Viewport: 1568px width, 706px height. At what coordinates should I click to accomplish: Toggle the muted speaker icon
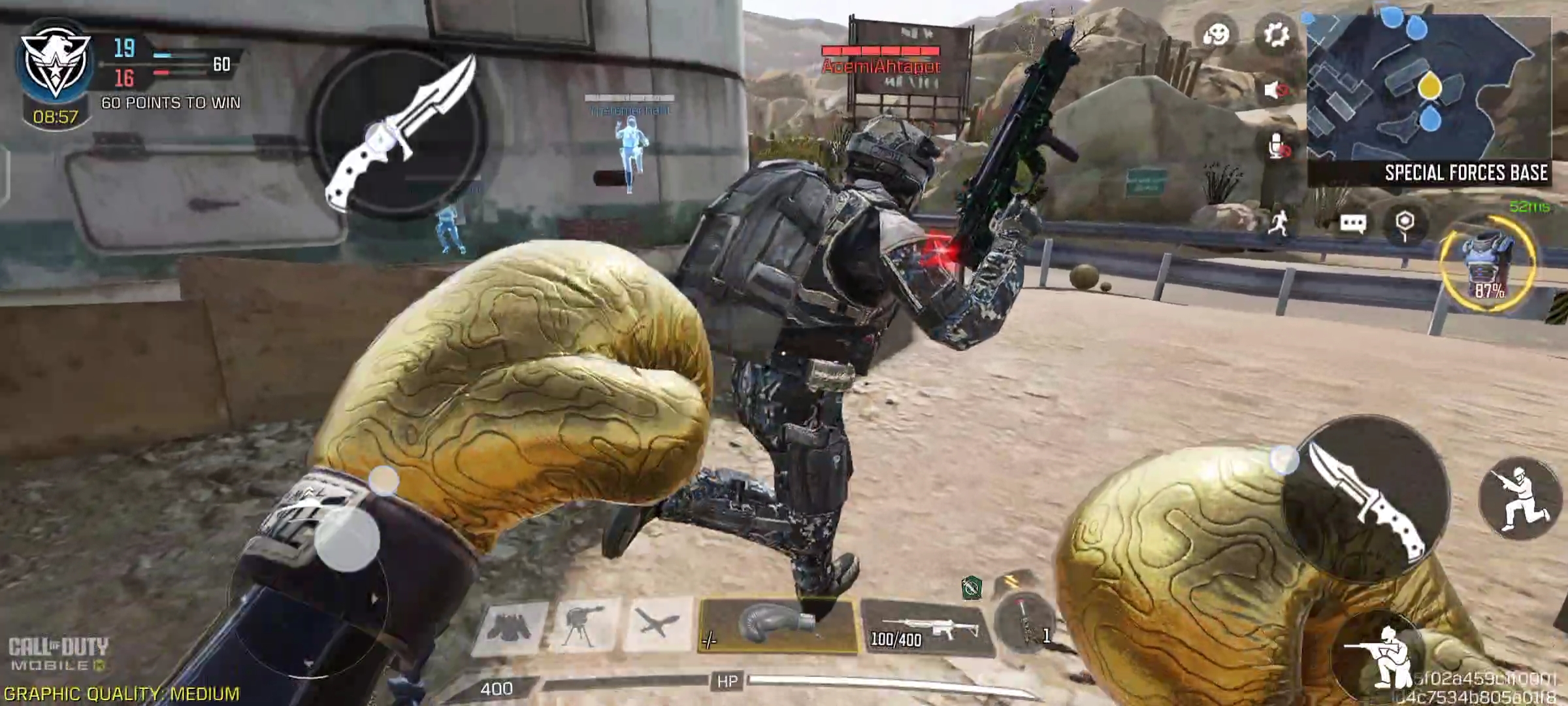click(1275, 90)
